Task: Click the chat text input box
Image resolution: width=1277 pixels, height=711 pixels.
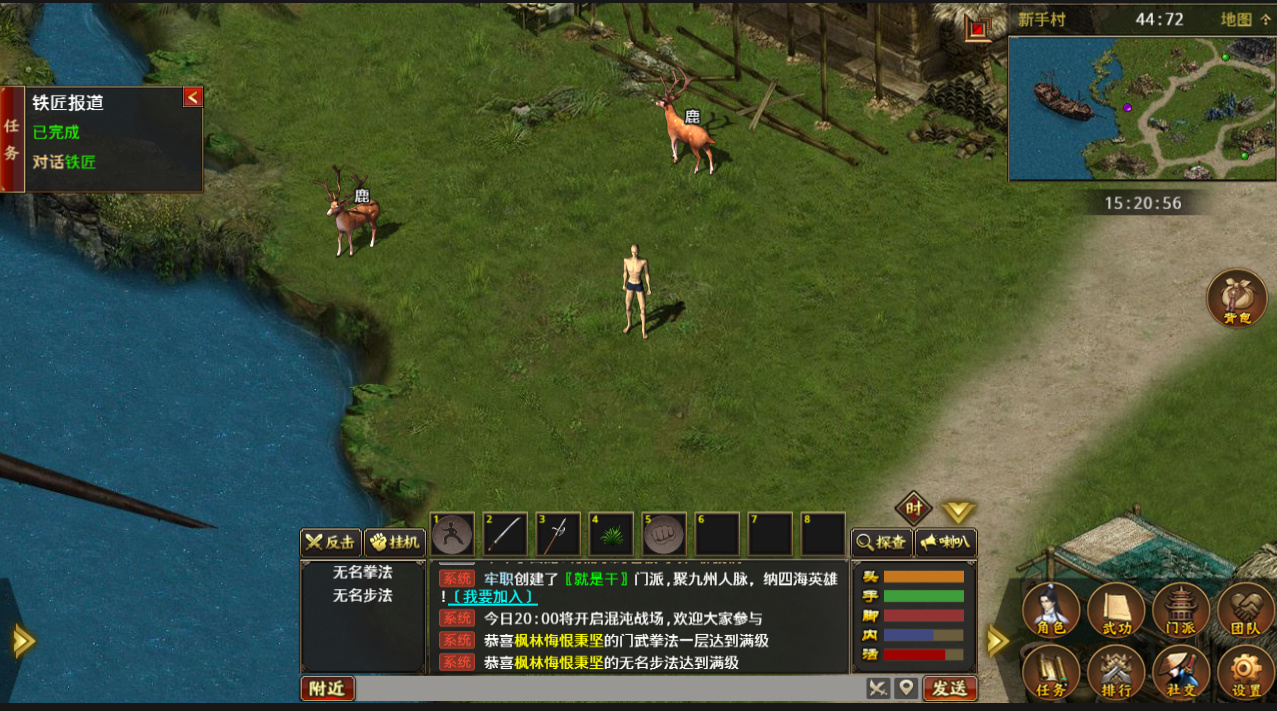Action: pyautogui.click(x=610, y=688)
